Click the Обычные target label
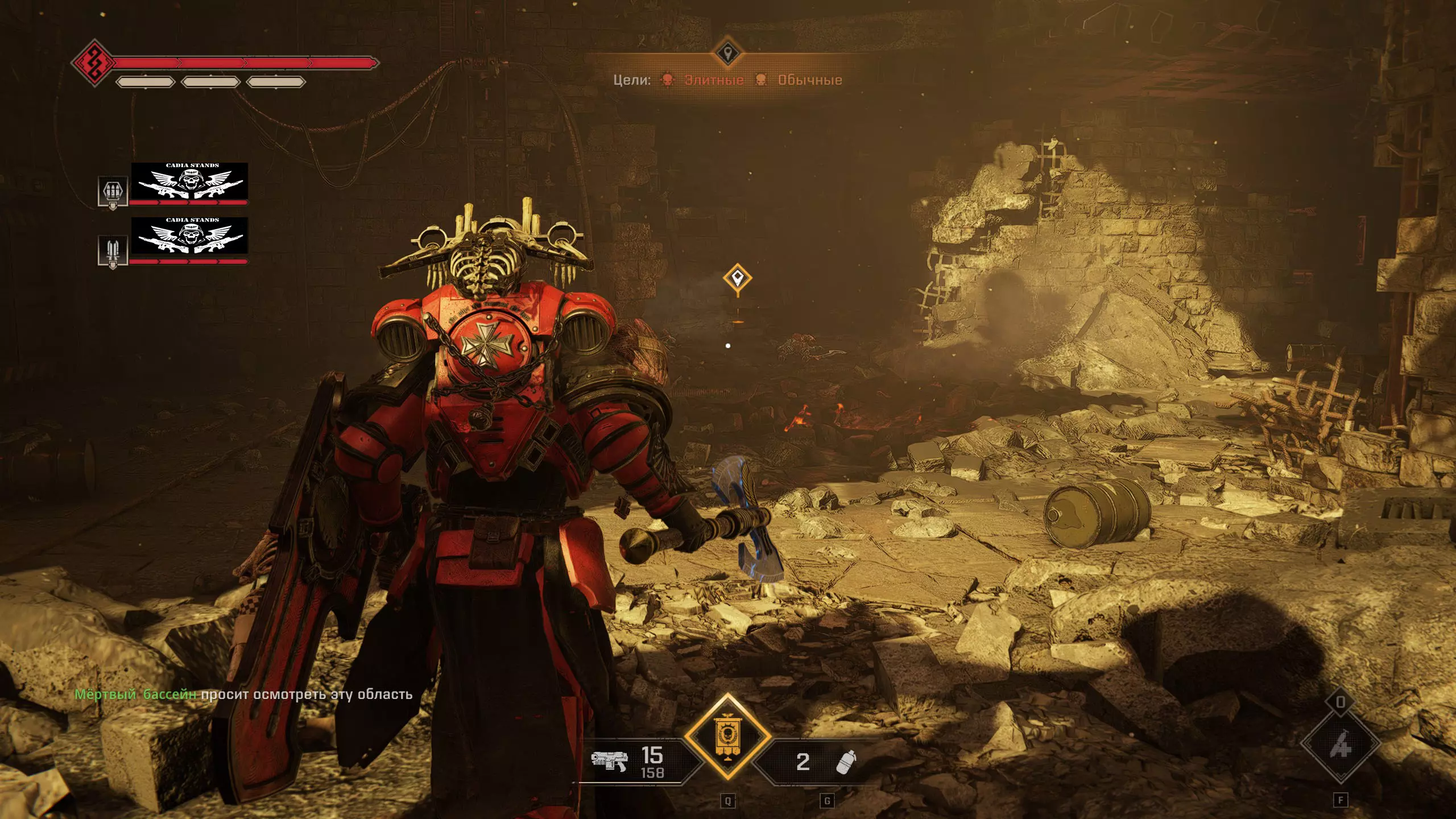The width and height of the screenshot is (1456, 819). coord(809,80)
